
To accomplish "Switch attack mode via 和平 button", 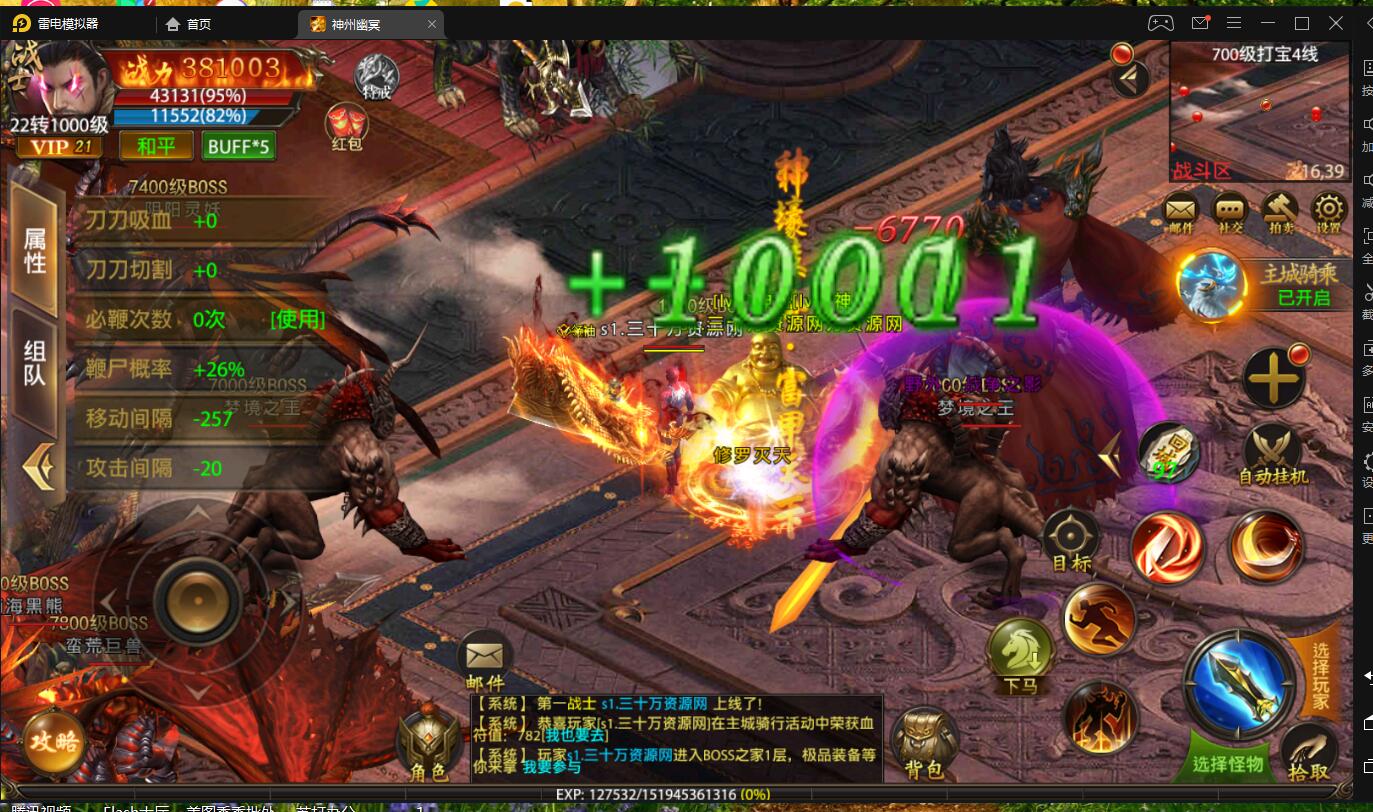I will (x=155, y=146).
